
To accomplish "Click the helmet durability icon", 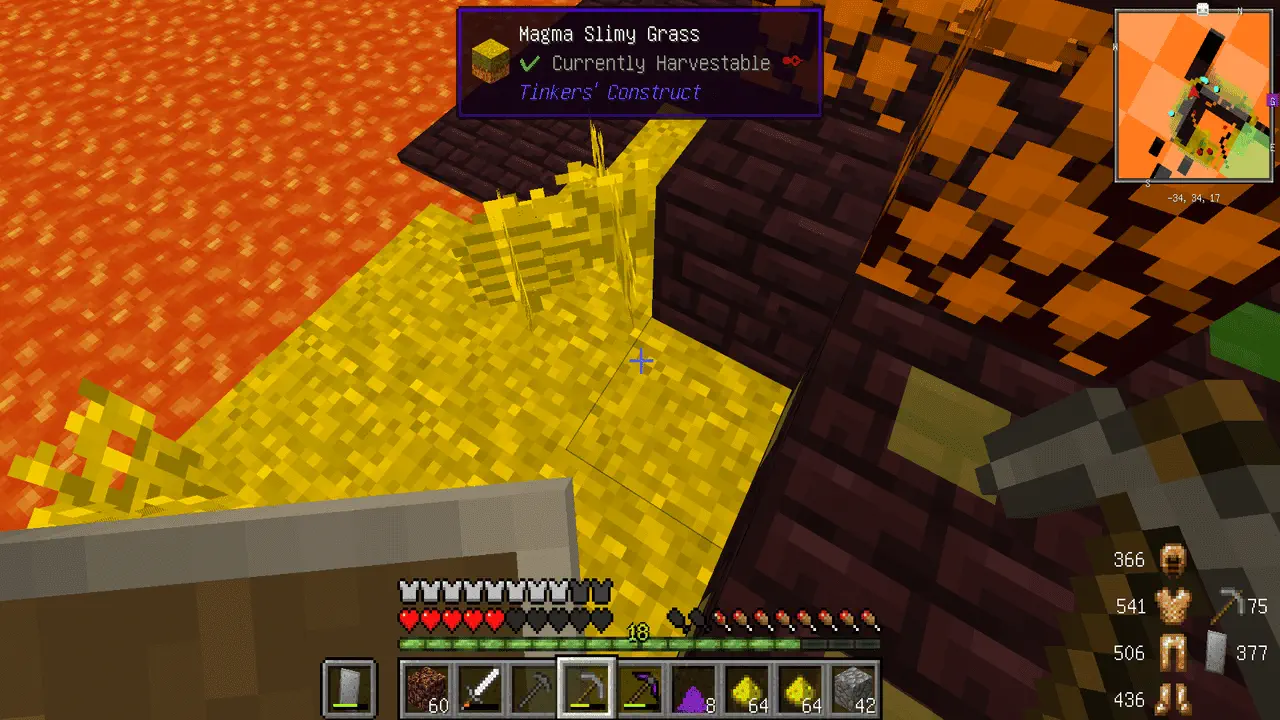I will click(1171, 560).
